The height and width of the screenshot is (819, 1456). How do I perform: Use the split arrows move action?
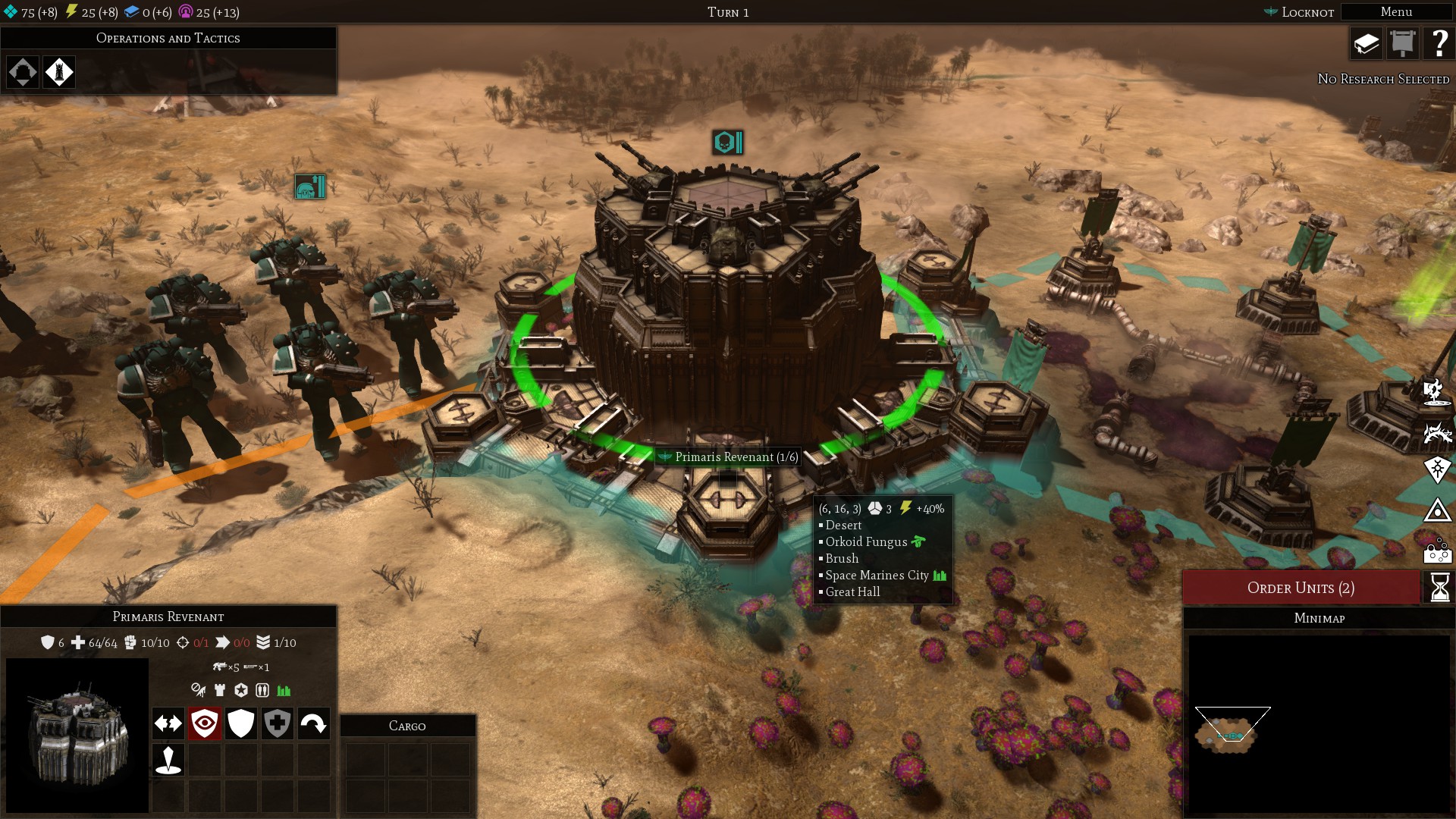[168, 723]
